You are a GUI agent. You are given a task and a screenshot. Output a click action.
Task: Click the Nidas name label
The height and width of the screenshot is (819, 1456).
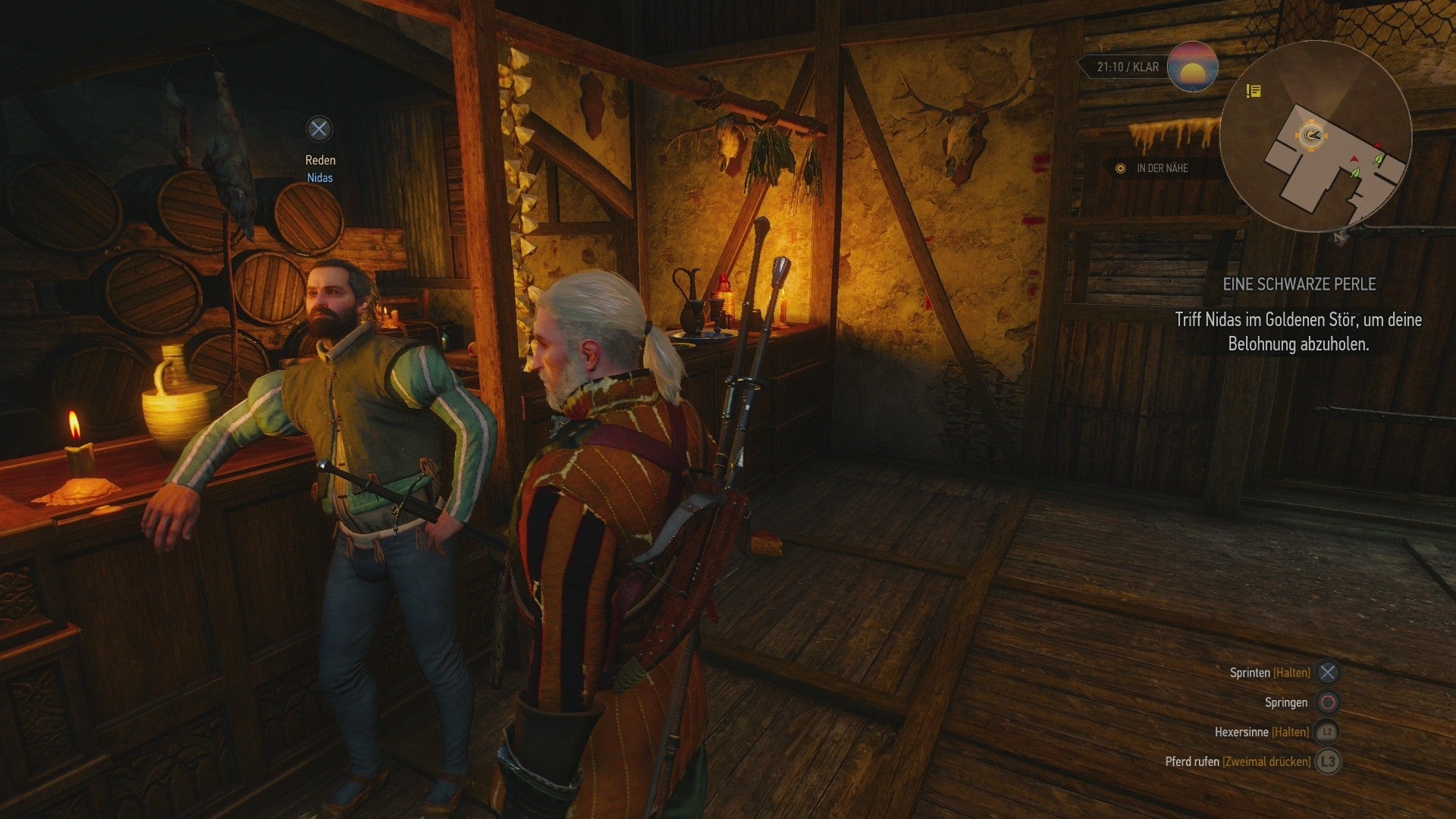321,177
